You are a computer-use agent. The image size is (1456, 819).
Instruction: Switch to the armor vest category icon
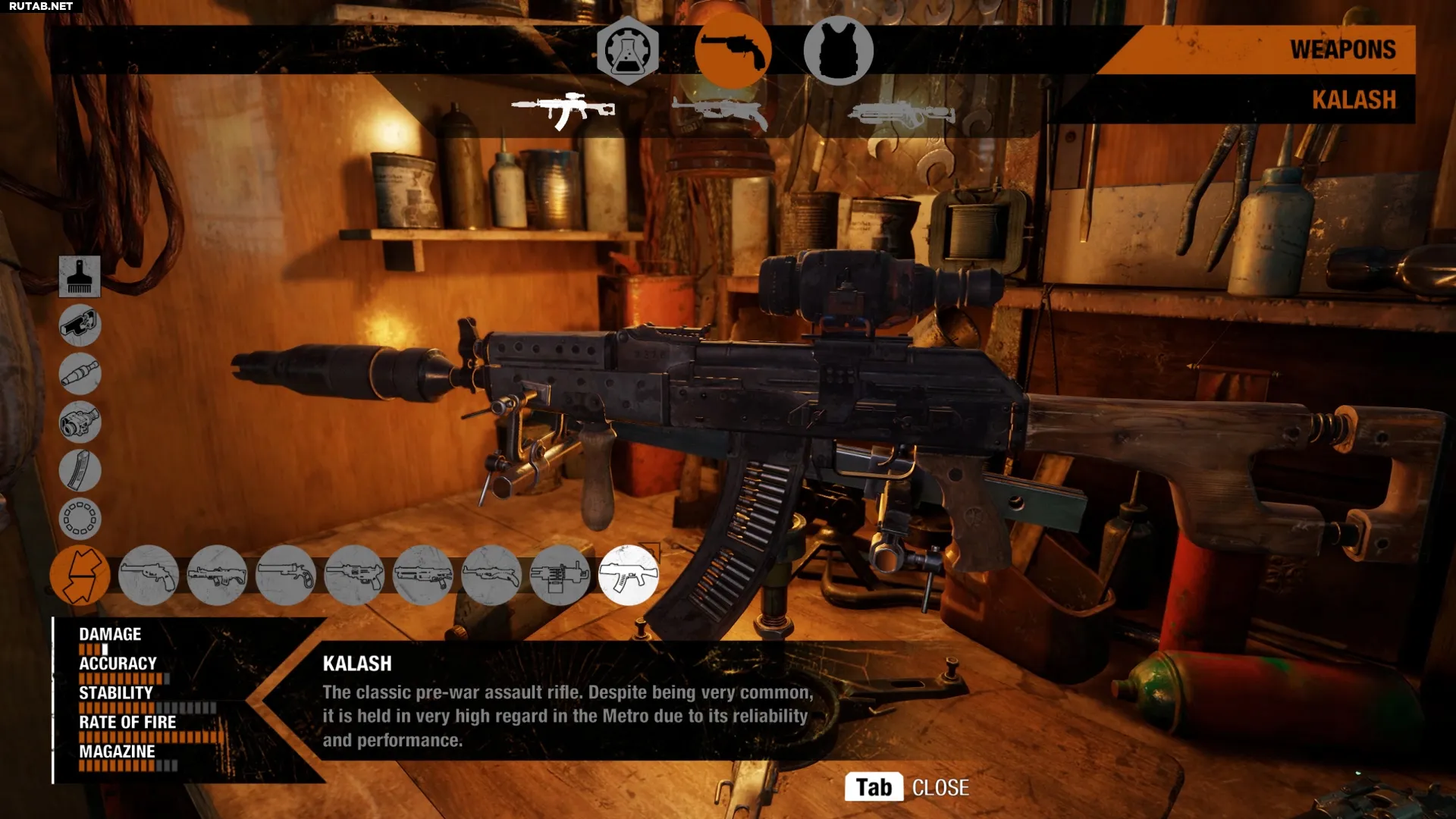coord(841,50)
